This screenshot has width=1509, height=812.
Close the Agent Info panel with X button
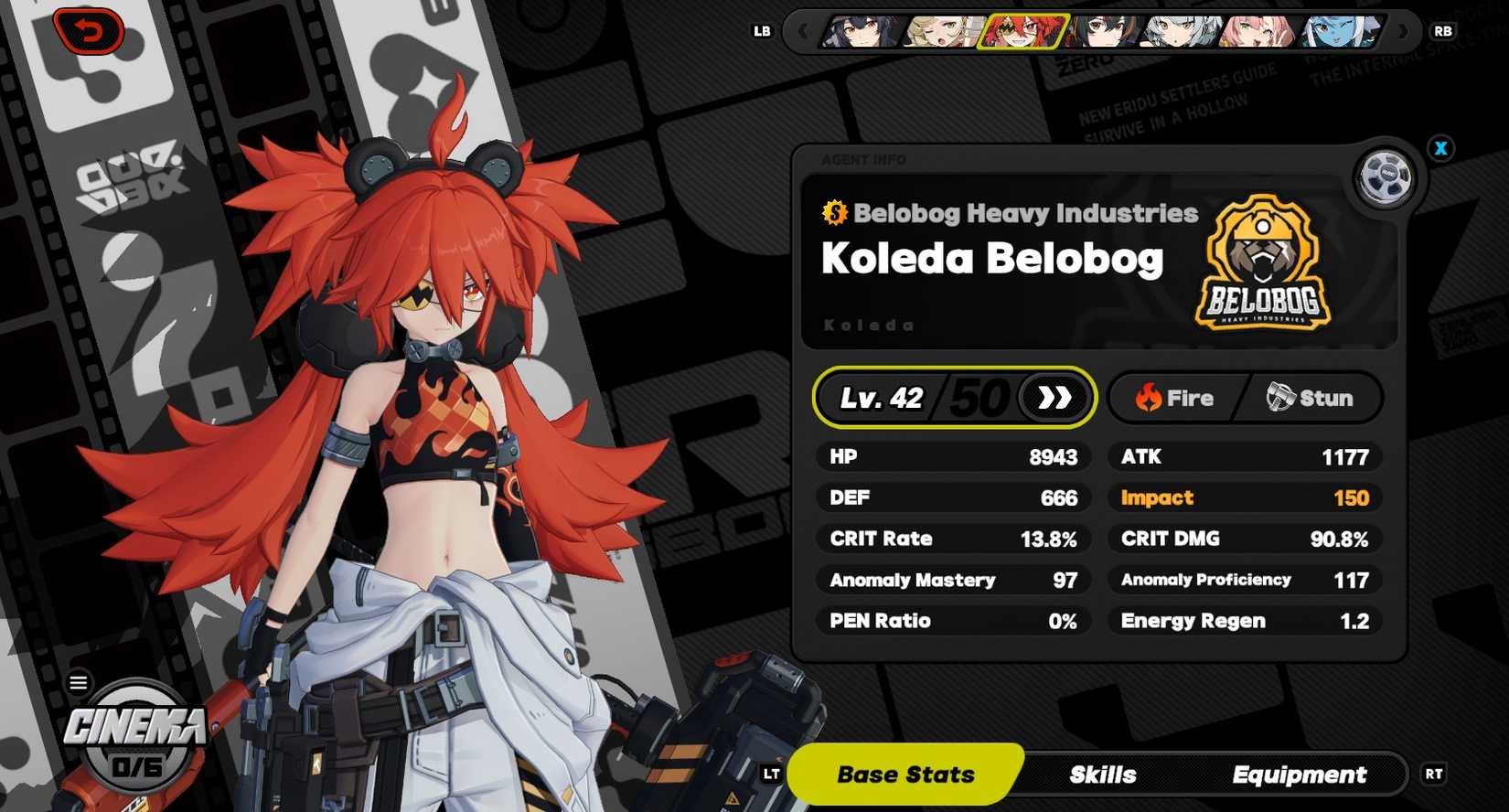point(1441,147)
